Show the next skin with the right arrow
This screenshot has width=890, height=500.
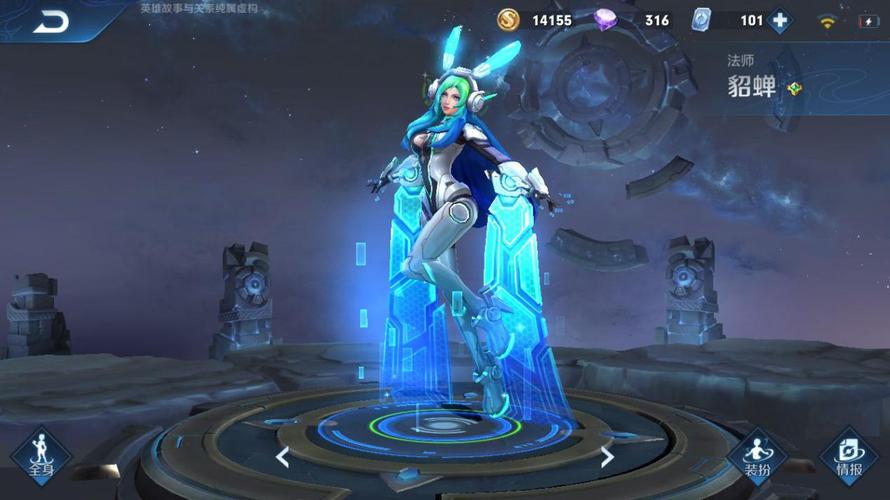coord(606,457)
